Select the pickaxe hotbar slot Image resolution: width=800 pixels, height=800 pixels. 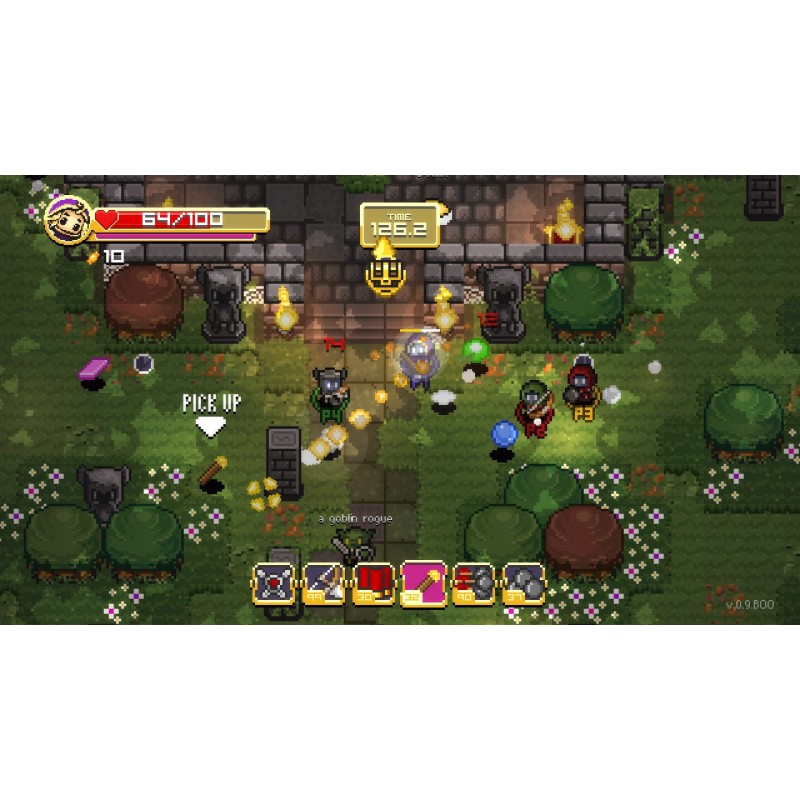(x=324, y=583)
